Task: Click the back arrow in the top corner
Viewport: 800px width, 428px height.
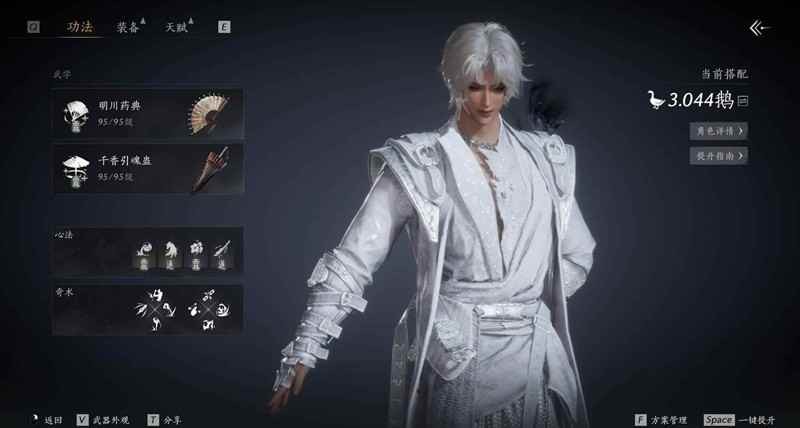Action: (x=760, y=28)
